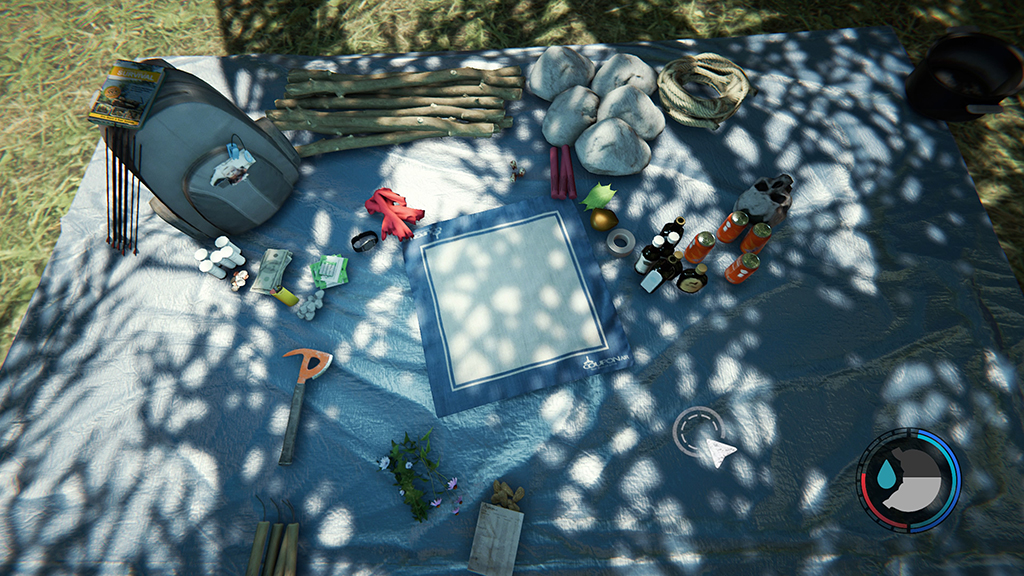Select the roll of duct tape
The height and width of the screenshot is (576, 1024).
click(621, 241)
